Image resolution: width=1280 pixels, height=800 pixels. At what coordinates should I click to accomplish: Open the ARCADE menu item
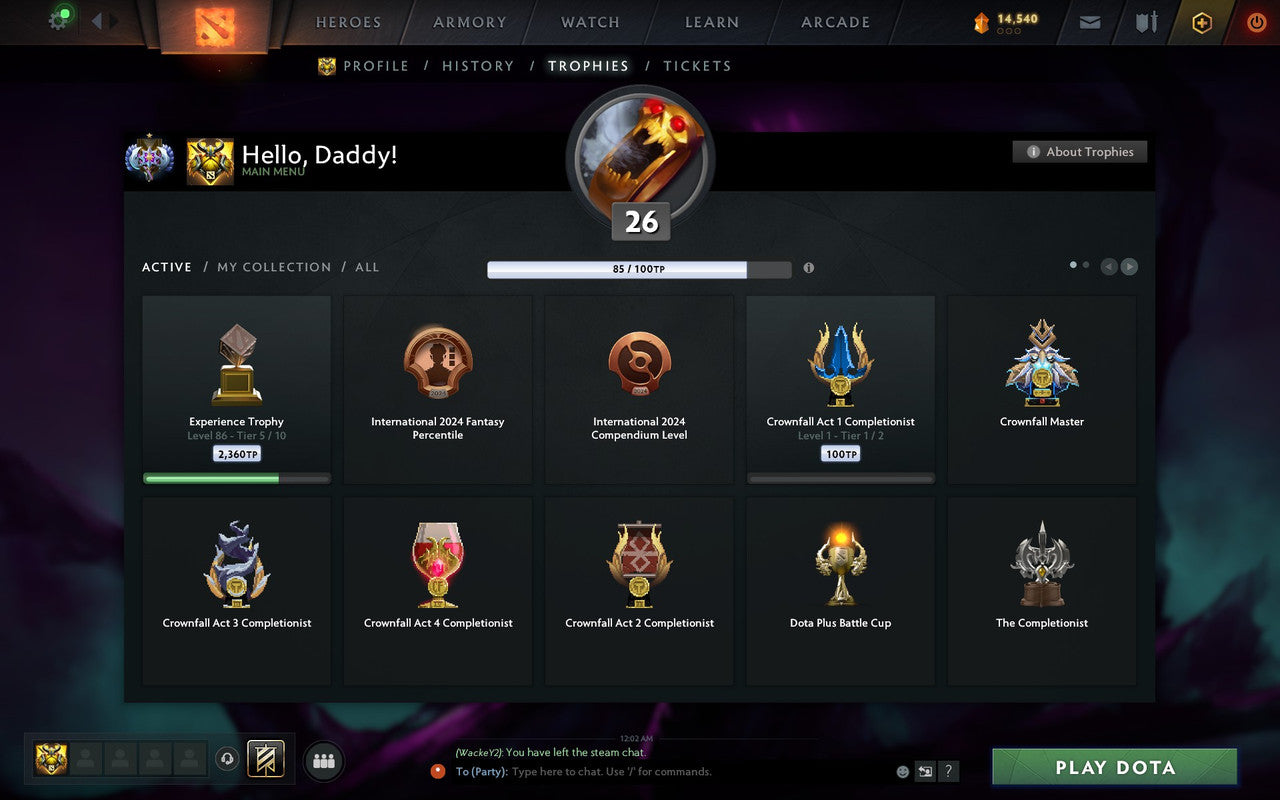834,22
